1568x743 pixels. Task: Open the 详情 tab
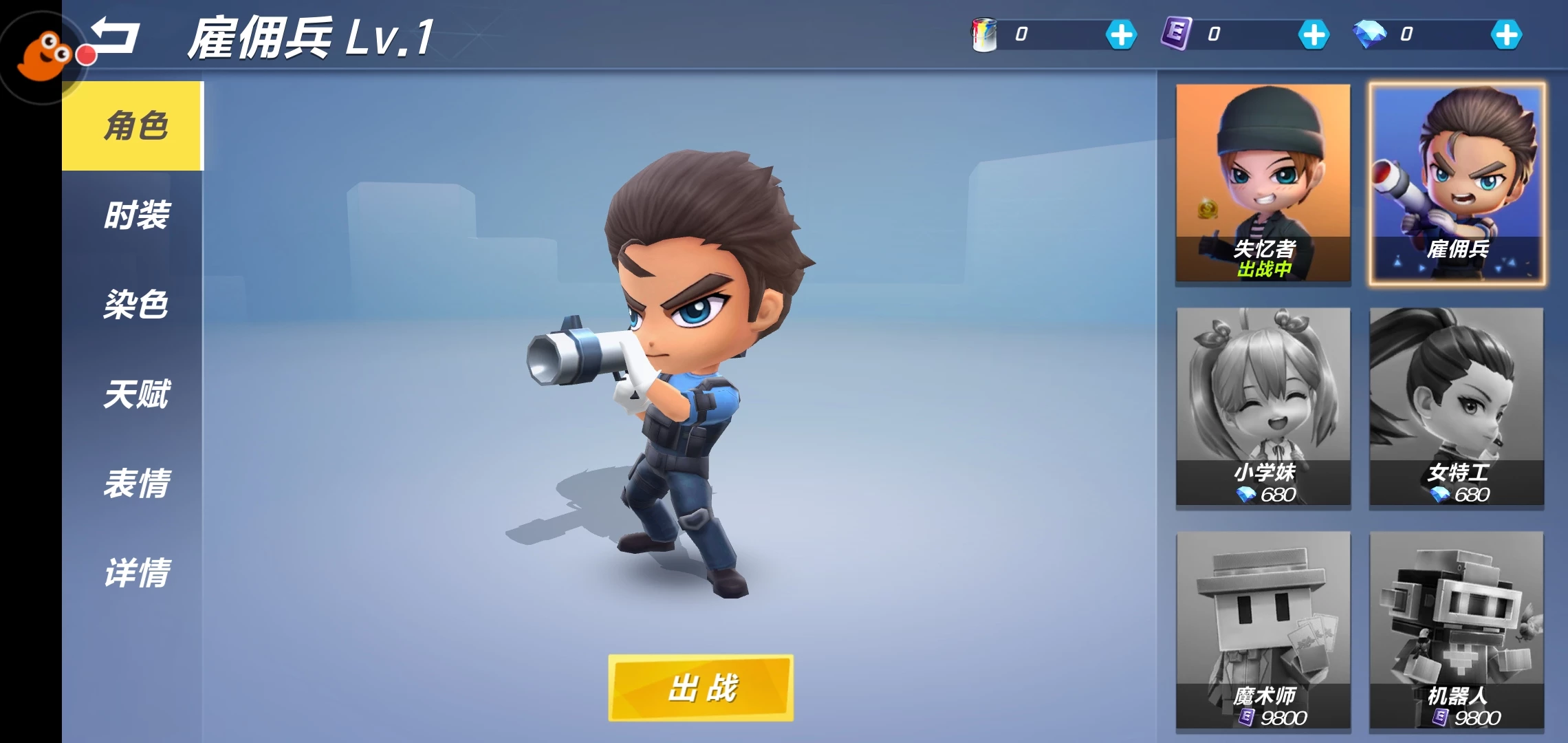point(135,572)
